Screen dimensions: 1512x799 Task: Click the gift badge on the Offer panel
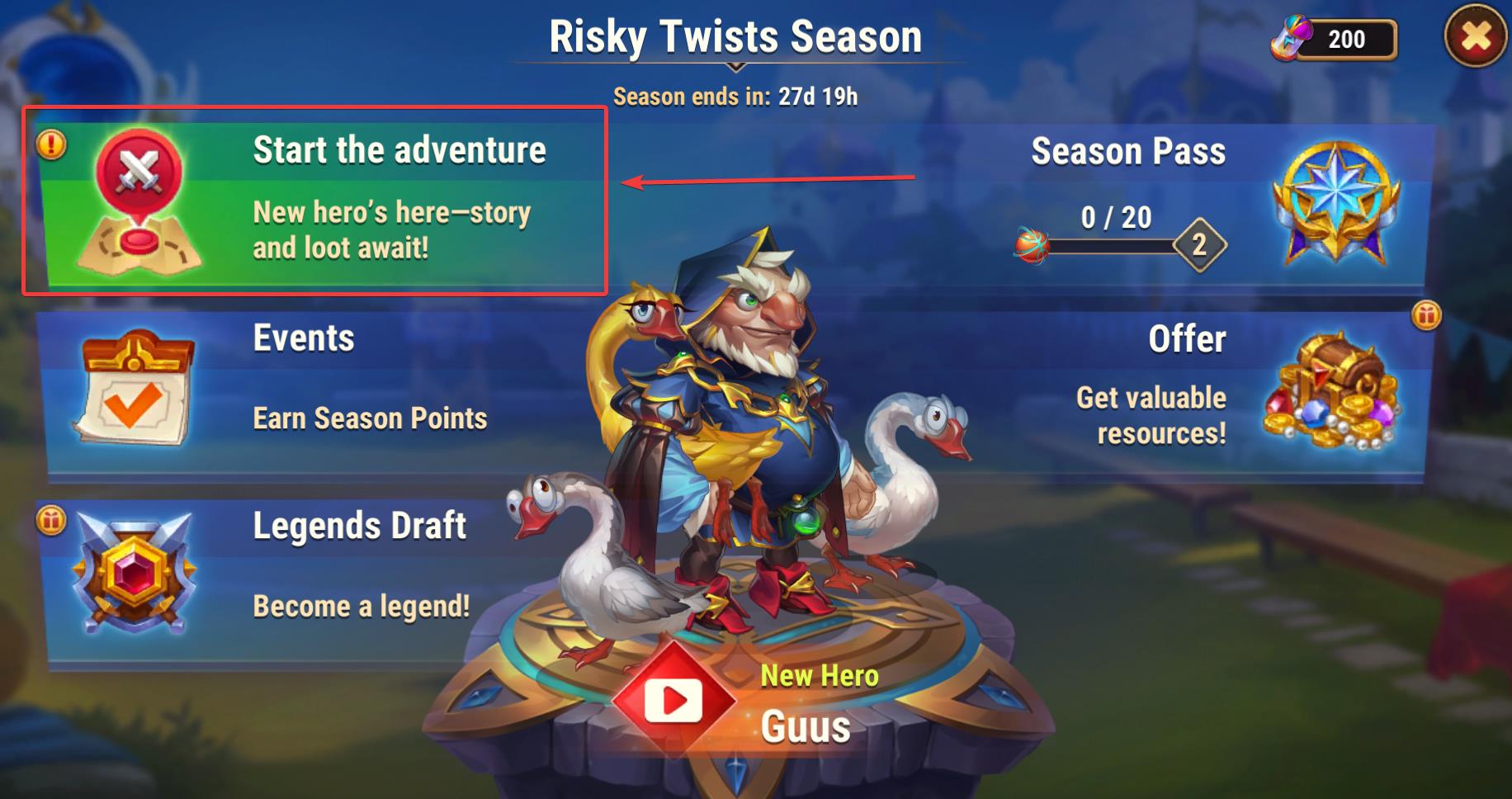coord(1426,315)
